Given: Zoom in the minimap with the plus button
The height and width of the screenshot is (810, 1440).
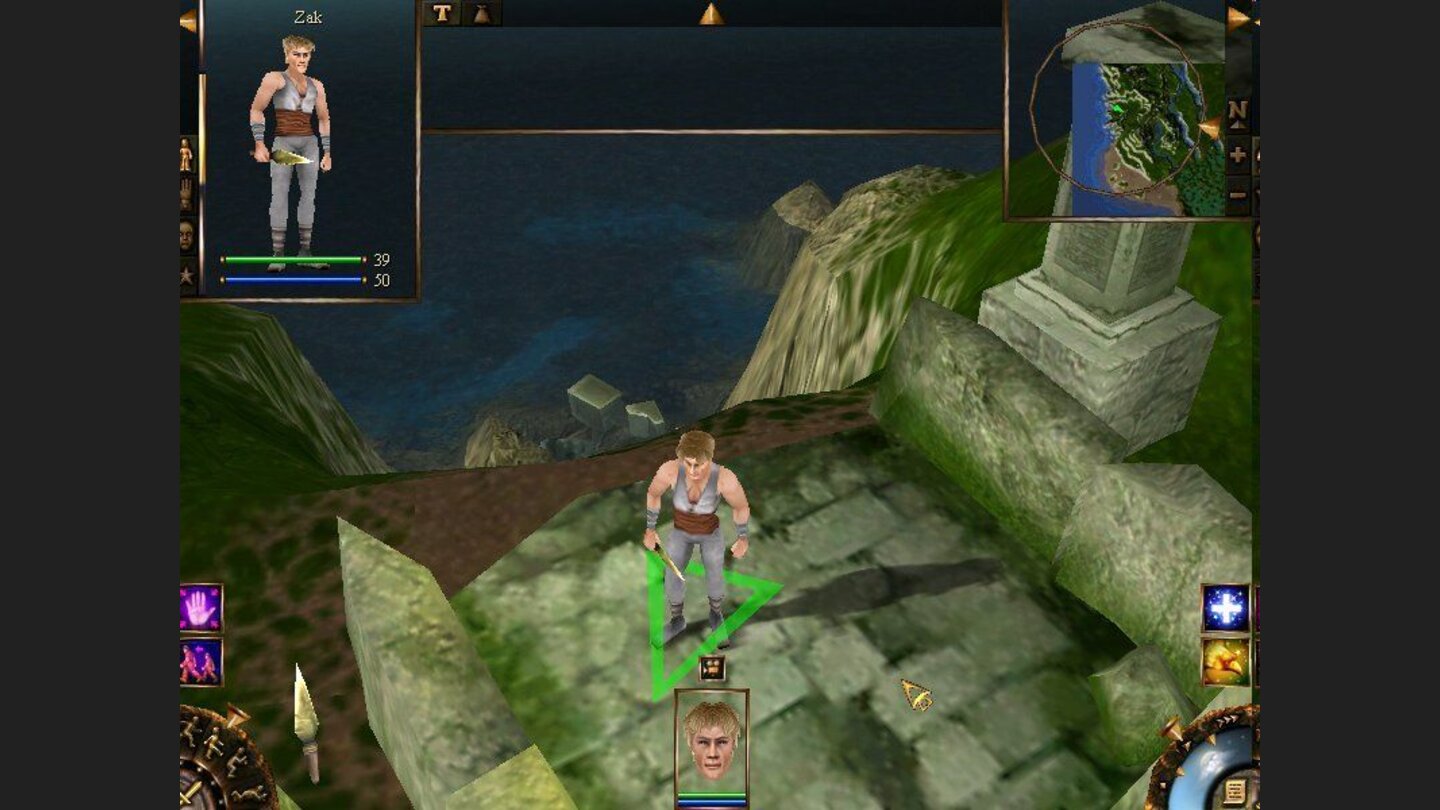Looking at the screenshot, I should click(x=1238, y=155).
